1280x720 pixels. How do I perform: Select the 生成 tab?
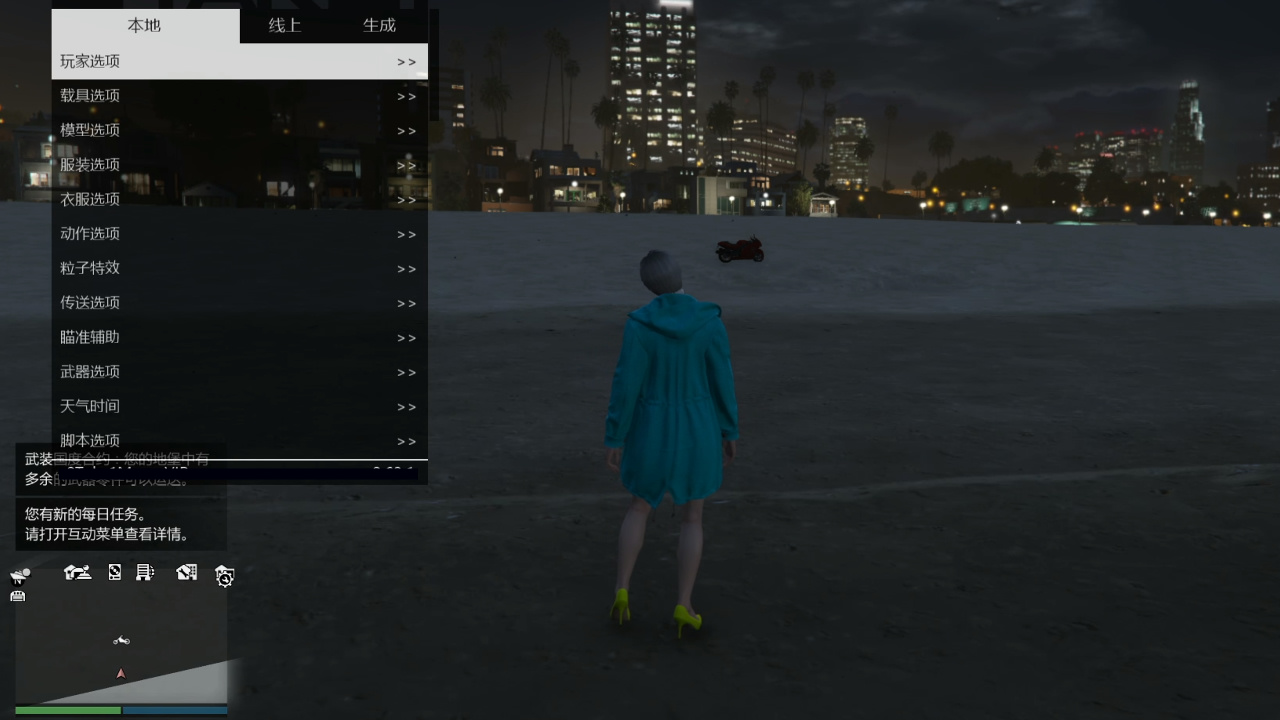379,25
